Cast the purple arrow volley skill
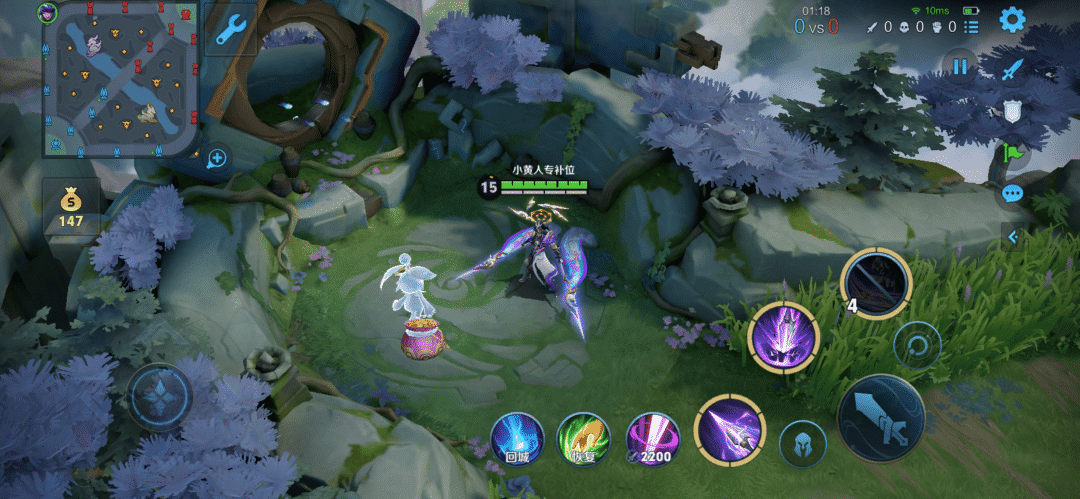This screenshot has height=499, width=1080. (728, 429)
